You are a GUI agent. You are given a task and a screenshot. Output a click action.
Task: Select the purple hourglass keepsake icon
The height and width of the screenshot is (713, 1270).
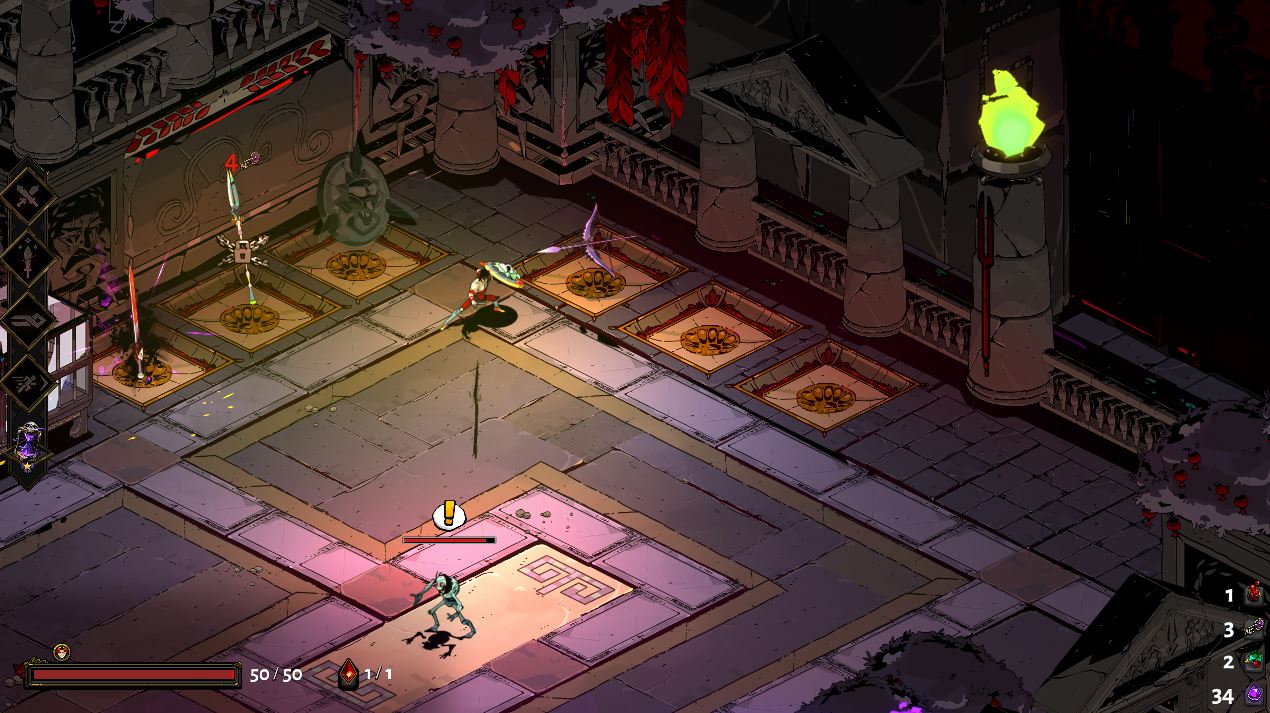29,444
